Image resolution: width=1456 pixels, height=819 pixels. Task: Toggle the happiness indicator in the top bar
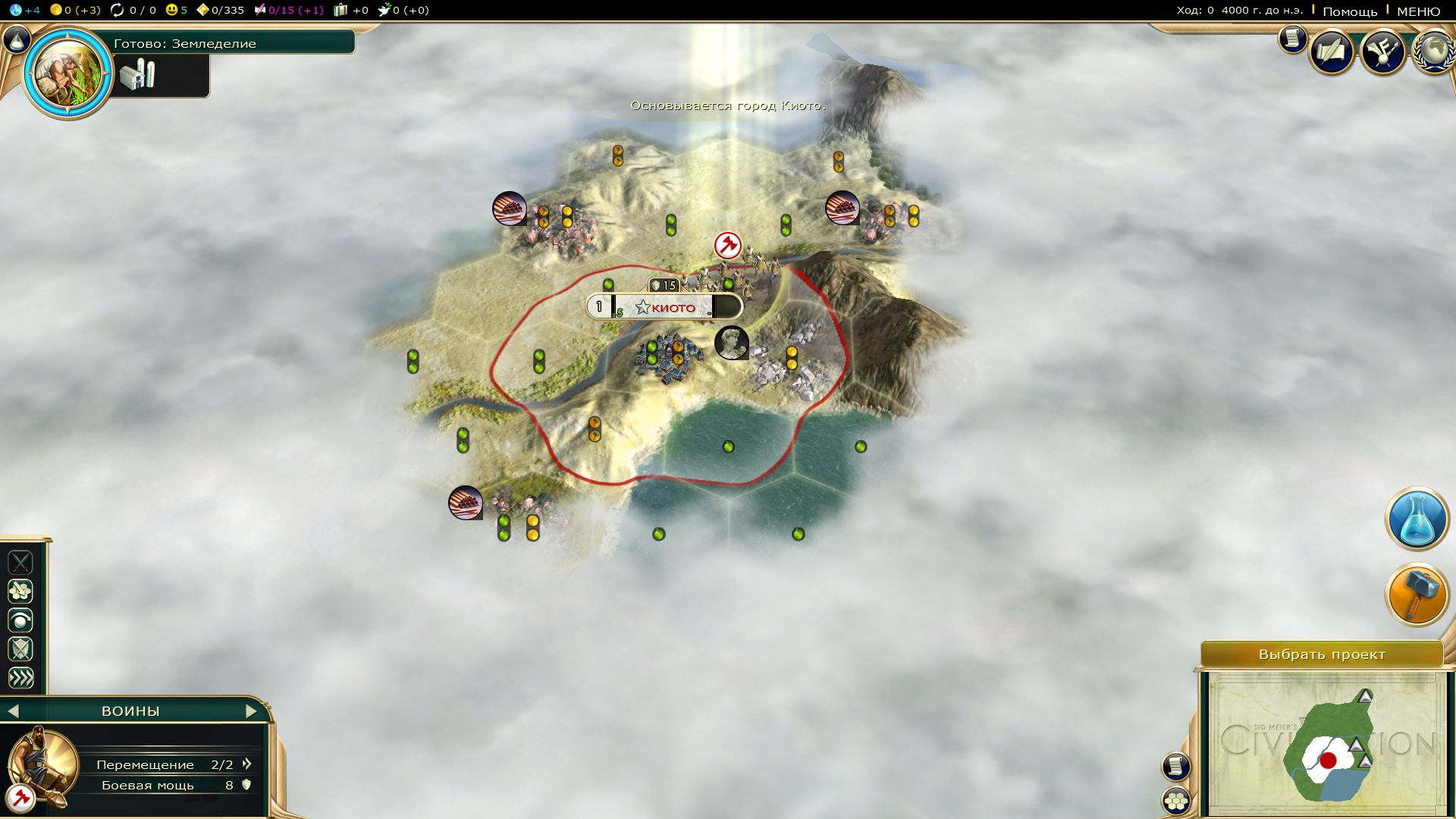tap(173, 10)
